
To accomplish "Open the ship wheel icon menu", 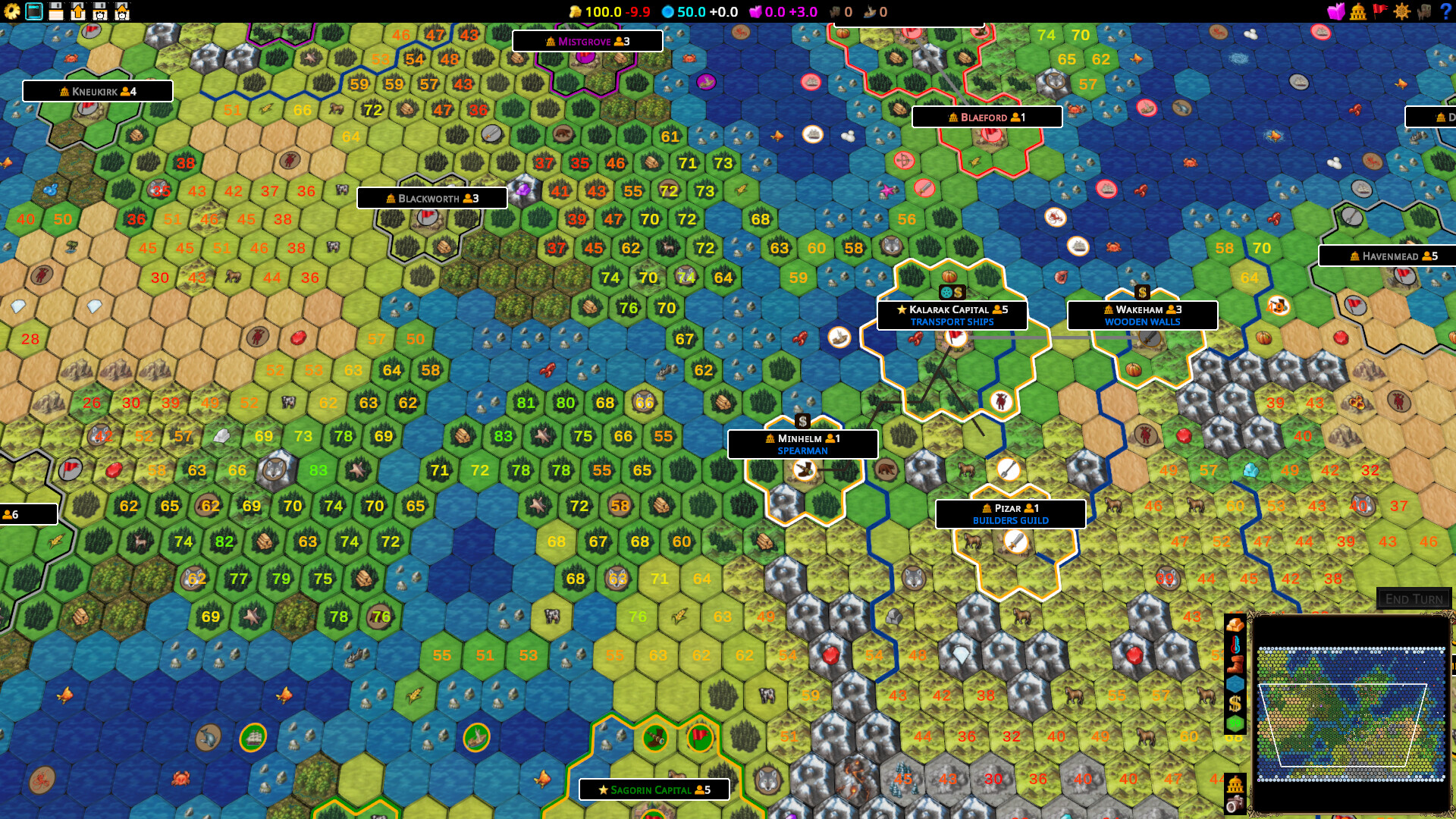I will pos(1401,11).
